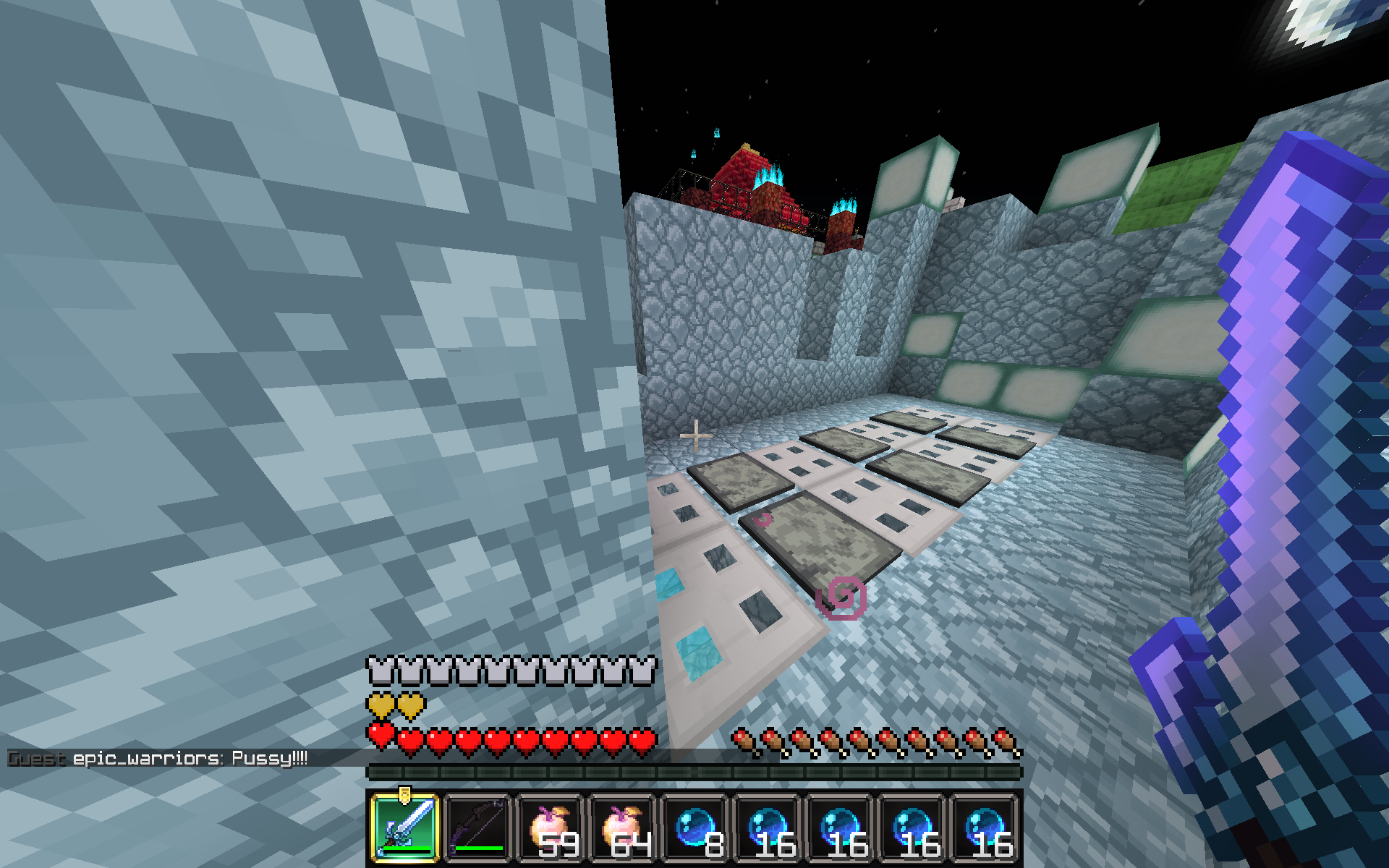
Task: Choose the stack of 59 golden apples
Action: tap(550, 828)
